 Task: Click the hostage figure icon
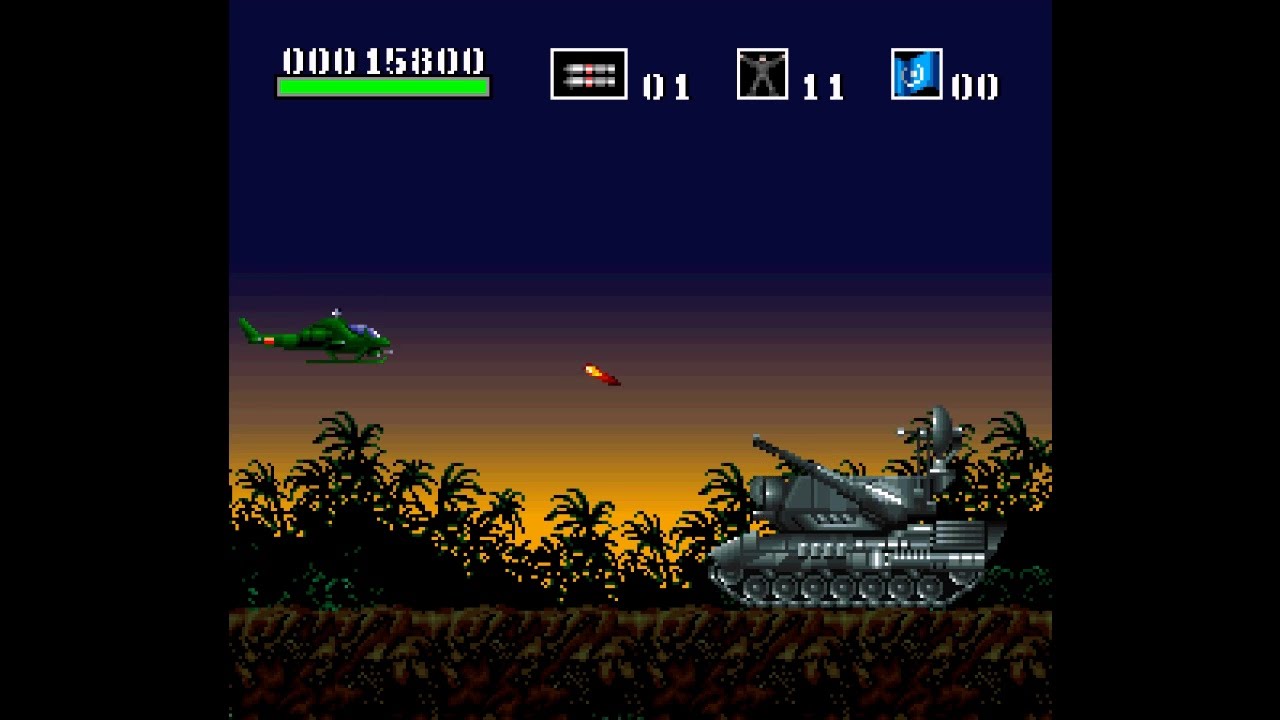(762, 74)
